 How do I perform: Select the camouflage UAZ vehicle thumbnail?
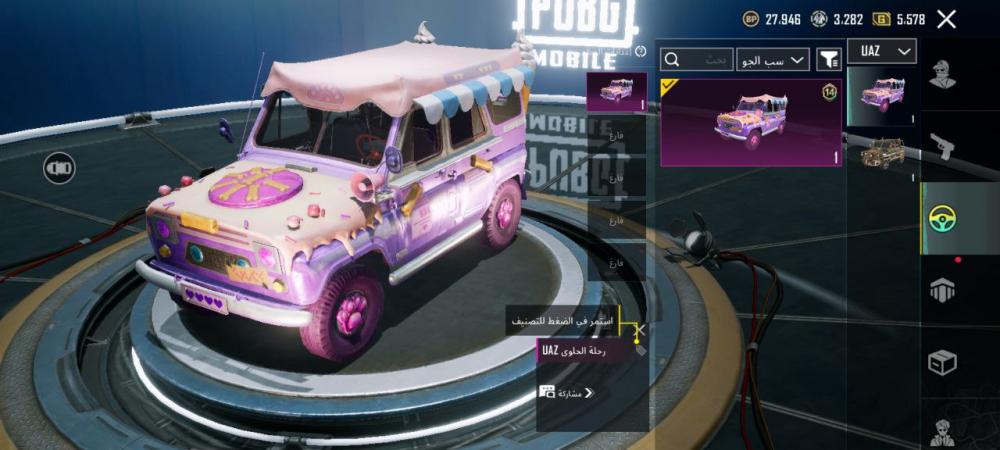click(882, 155)
